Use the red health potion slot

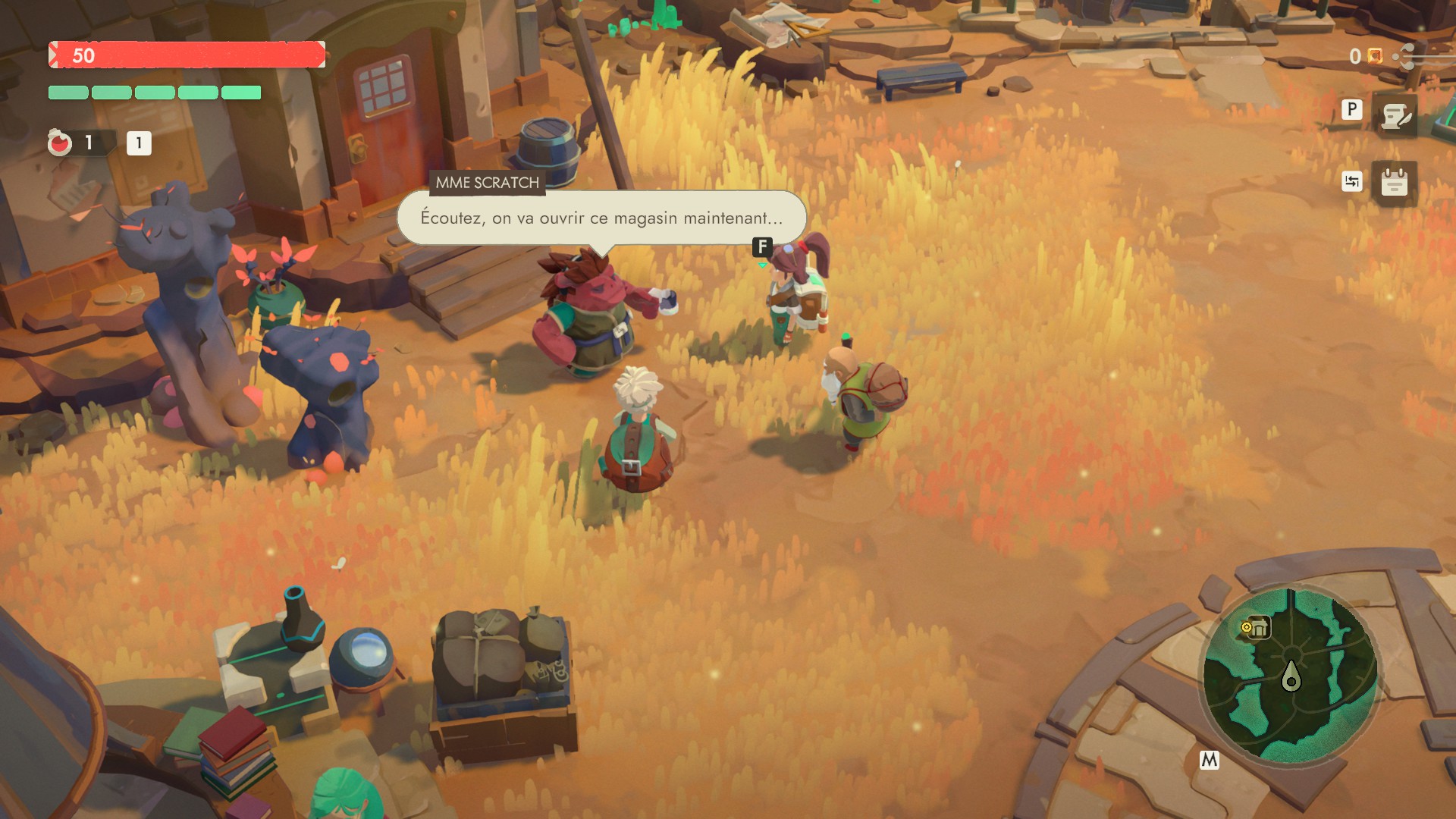point(61,143)
